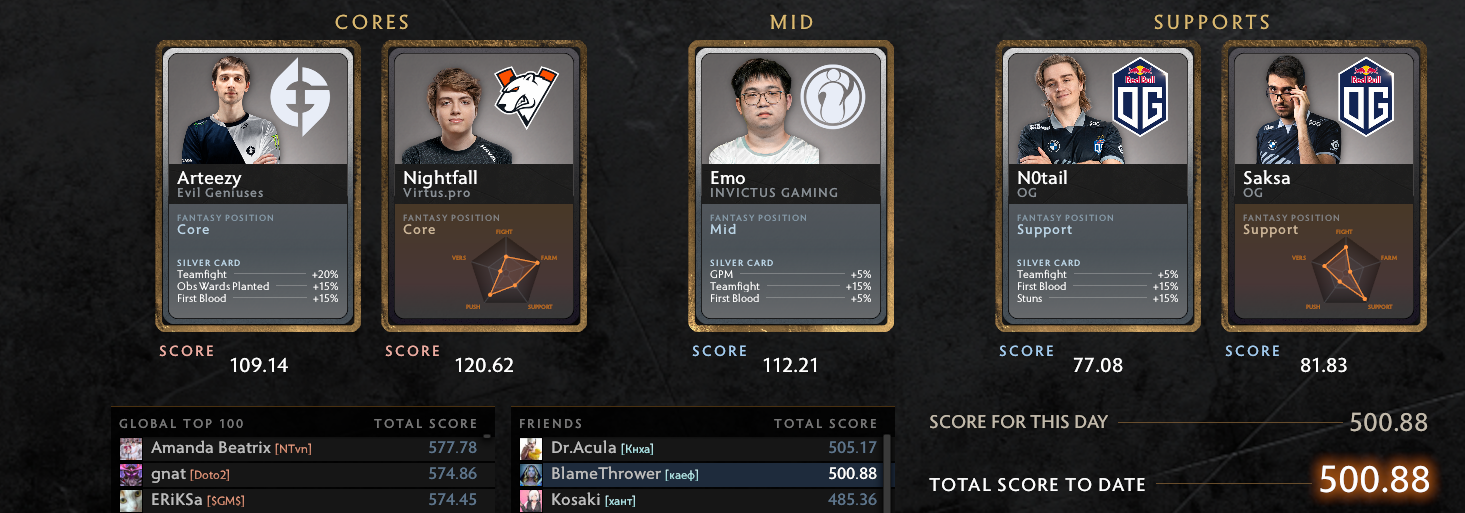This screenshot has width=1465, height=513.
Task: Open Amanda Beatrix leaderboard row
Action: (300, 448)
